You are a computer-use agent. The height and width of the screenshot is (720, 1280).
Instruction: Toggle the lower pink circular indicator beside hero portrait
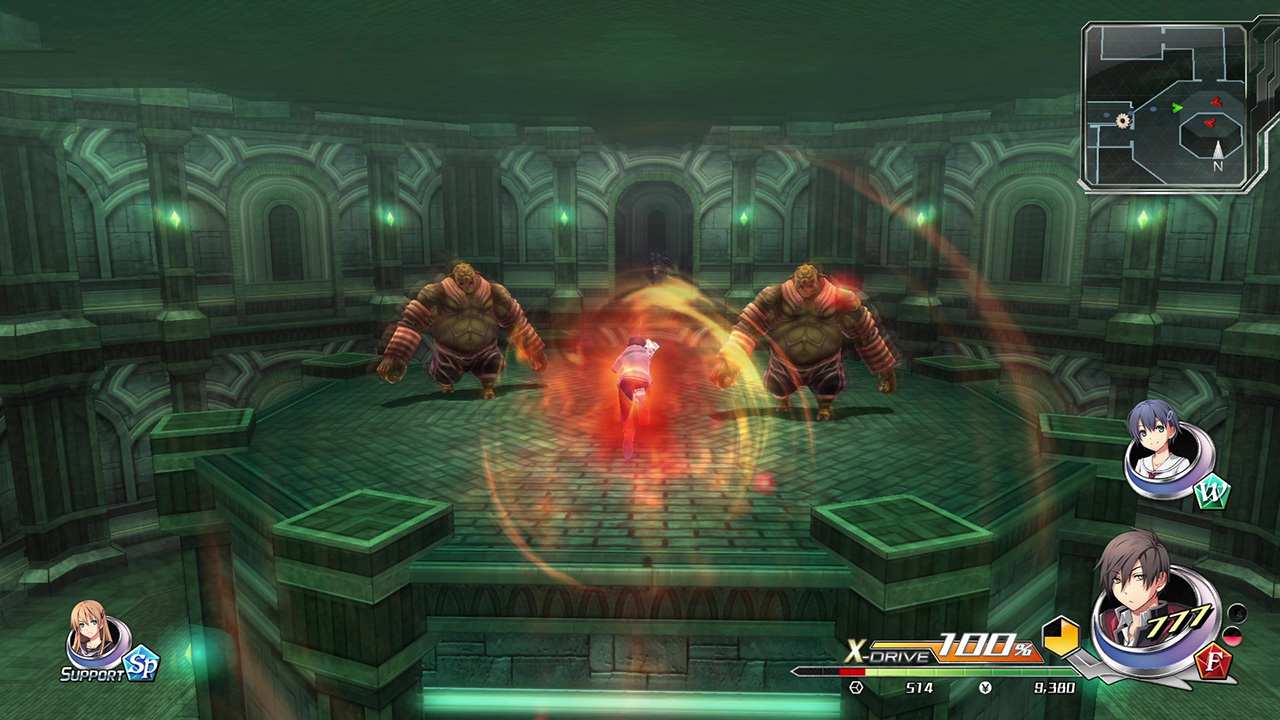(x=1234, y=638)
